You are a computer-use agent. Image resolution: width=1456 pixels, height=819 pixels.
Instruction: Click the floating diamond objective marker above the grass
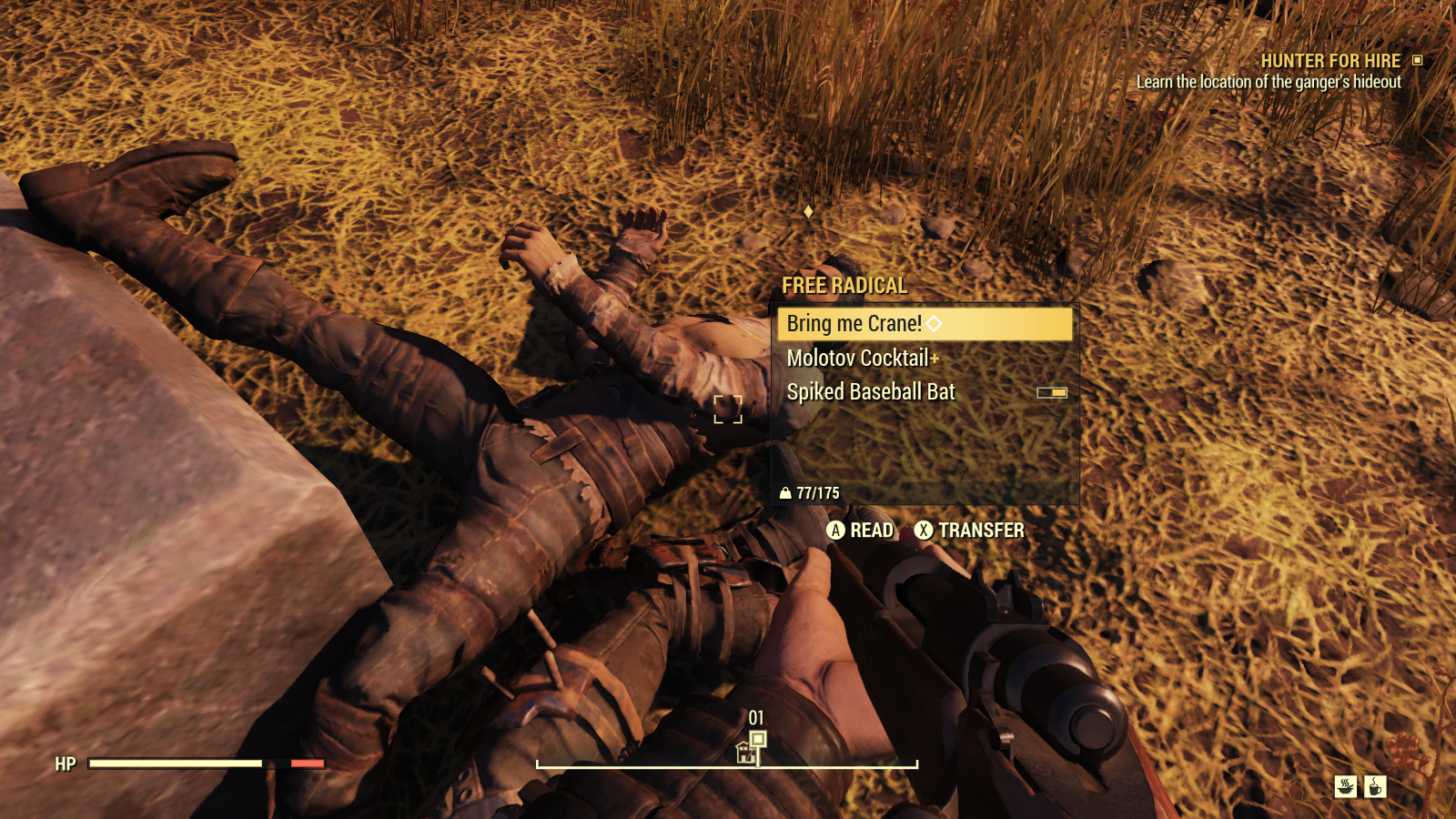pyautogui.click(x=808, y=213)
